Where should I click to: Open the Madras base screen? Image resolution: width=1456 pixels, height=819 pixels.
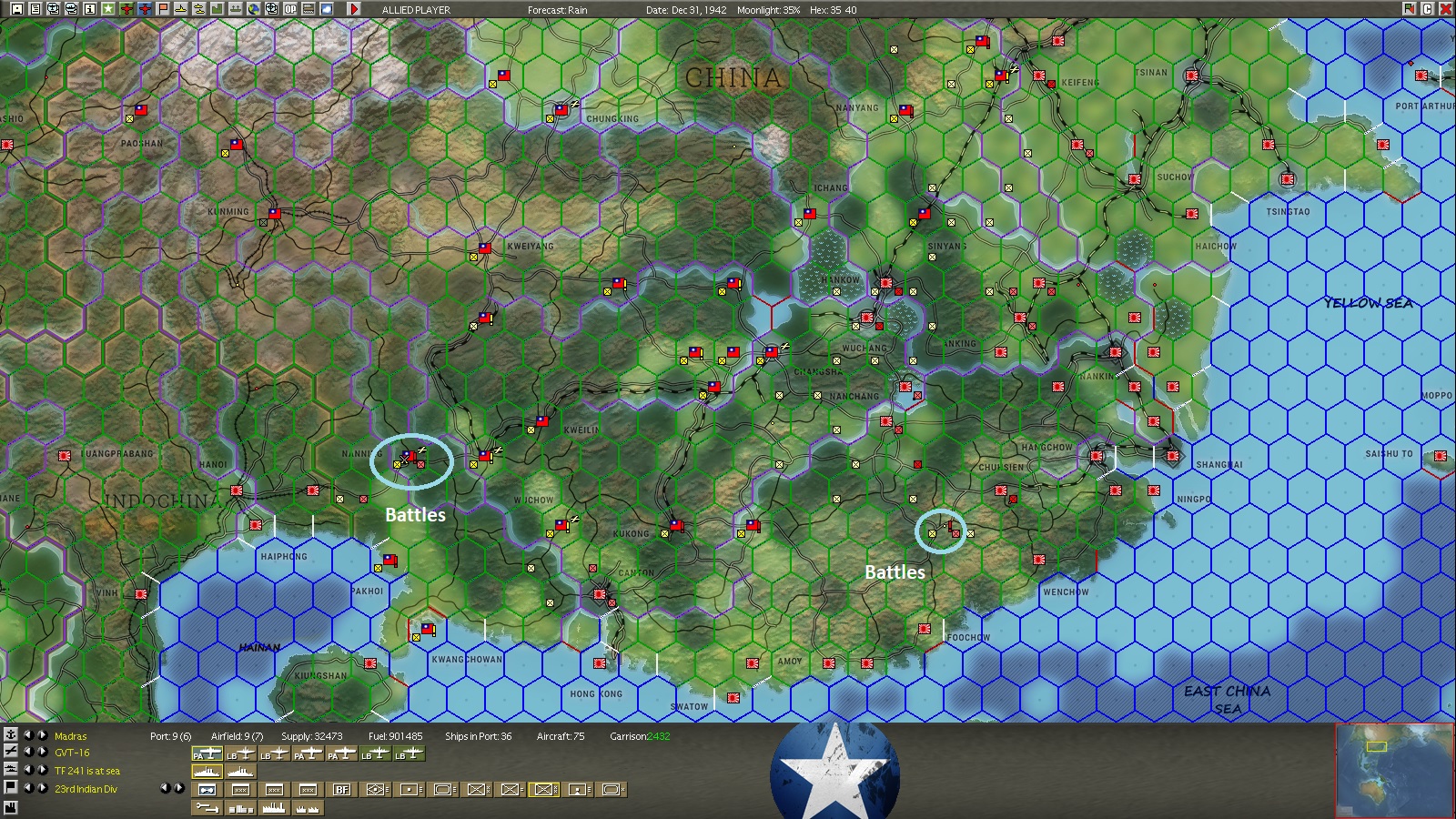pos(71,735)
